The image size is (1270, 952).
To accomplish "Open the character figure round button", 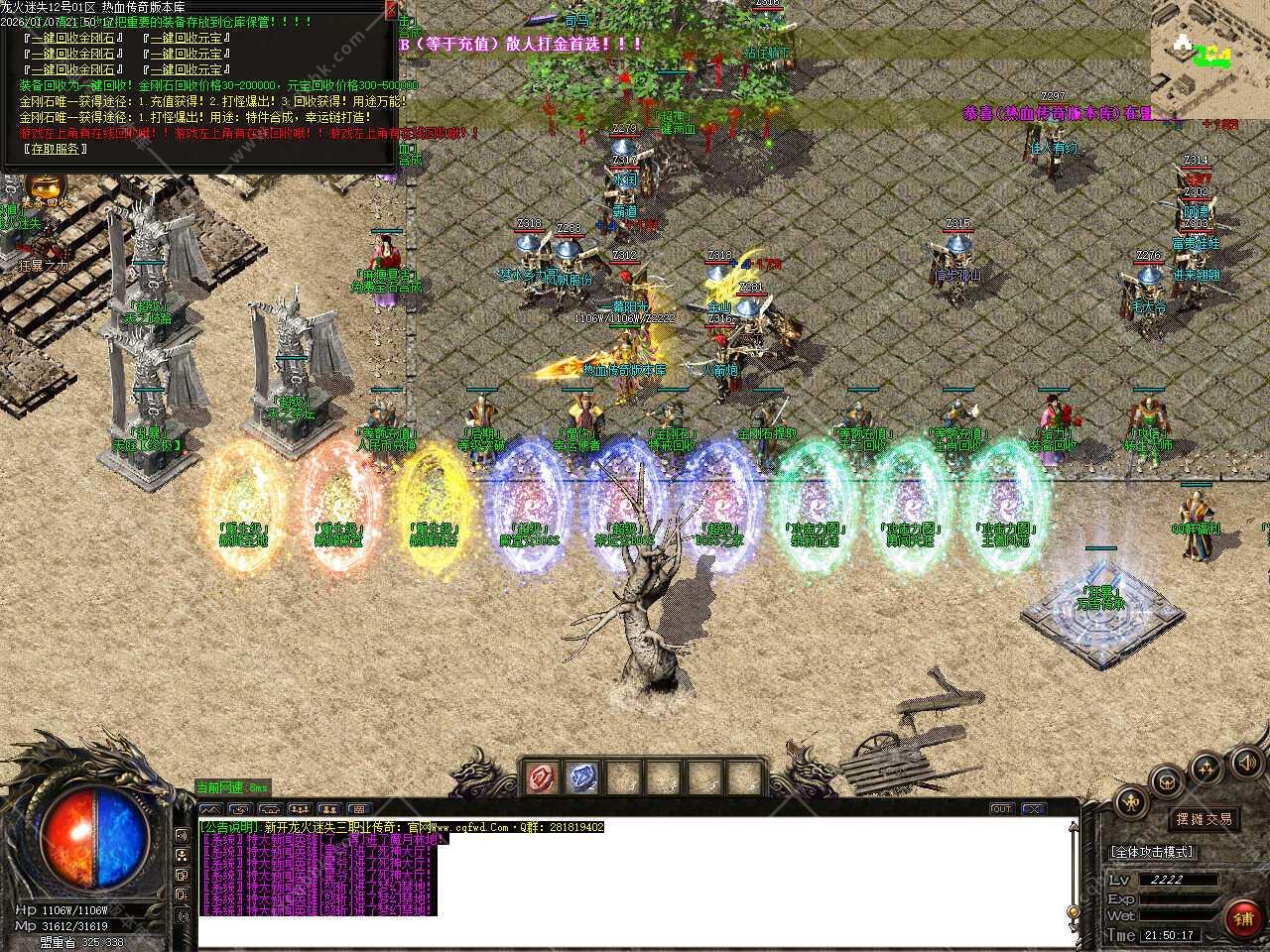I will (1133, 802).
